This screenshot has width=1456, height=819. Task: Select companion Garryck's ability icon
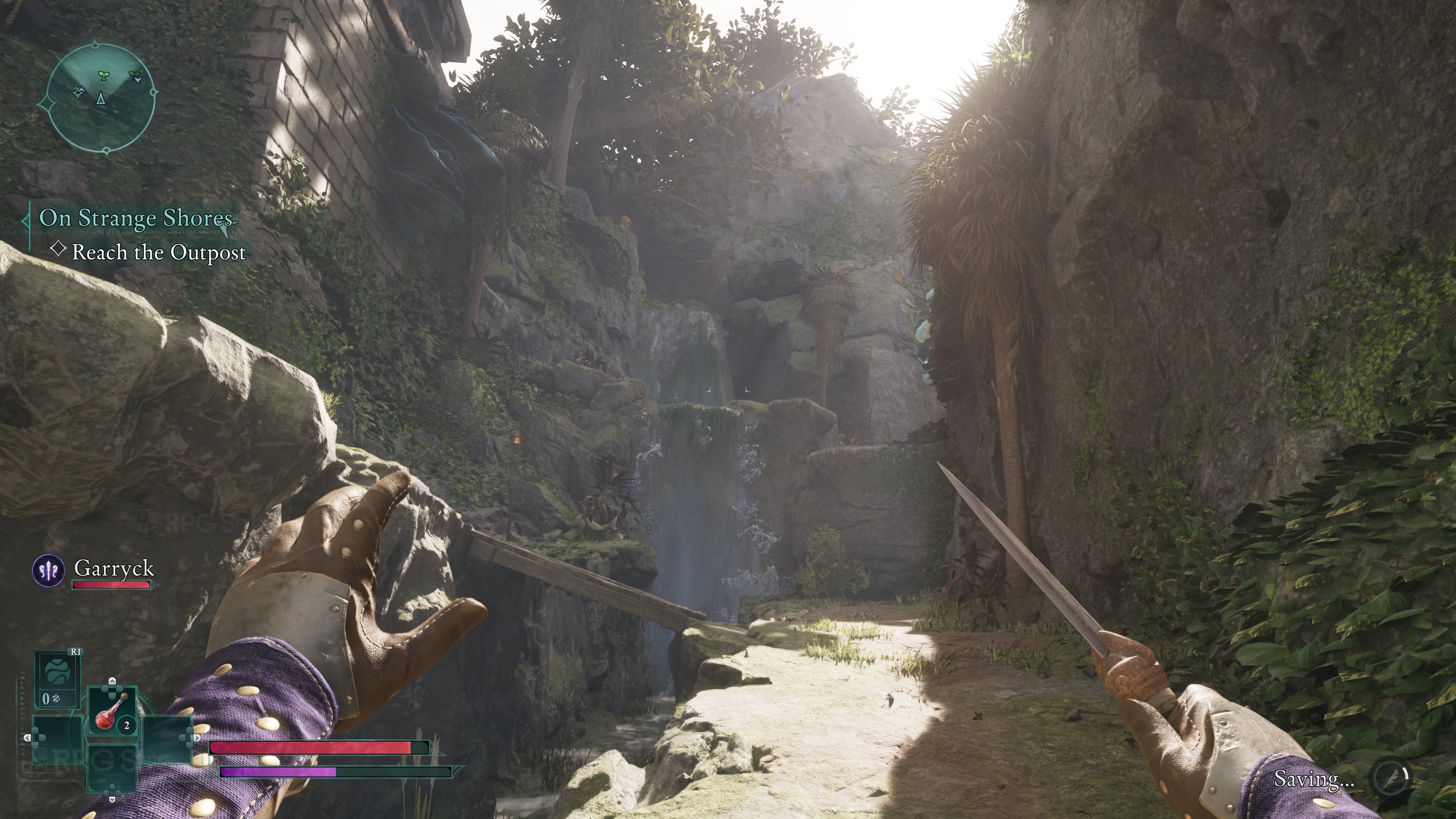(x=49, y=570)
